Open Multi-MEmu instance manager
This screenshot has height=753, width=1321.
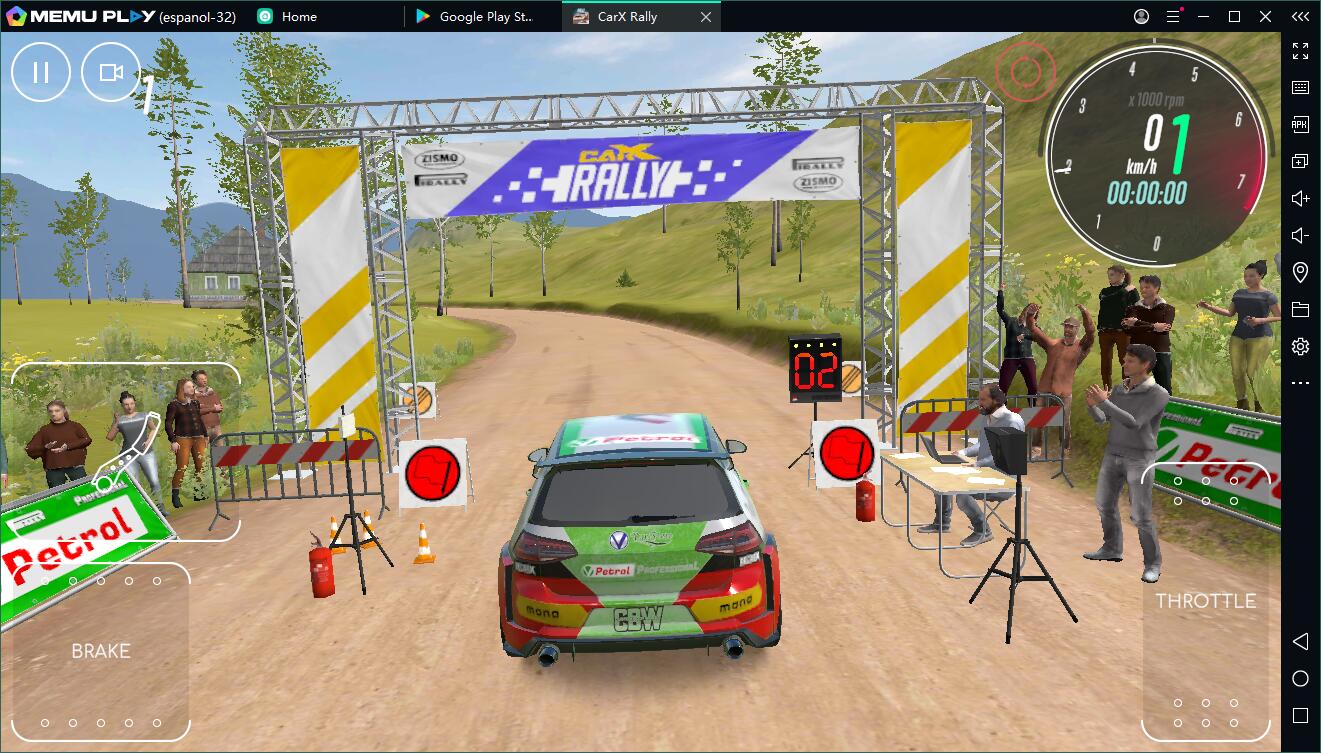tap(1300, 160)
